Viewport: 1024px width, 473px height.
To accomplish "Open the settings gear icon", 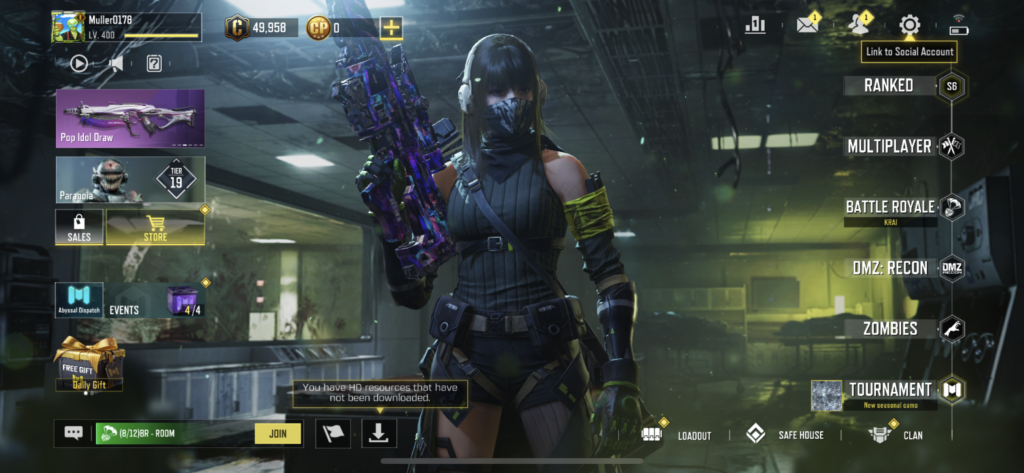I will (909, 25).
